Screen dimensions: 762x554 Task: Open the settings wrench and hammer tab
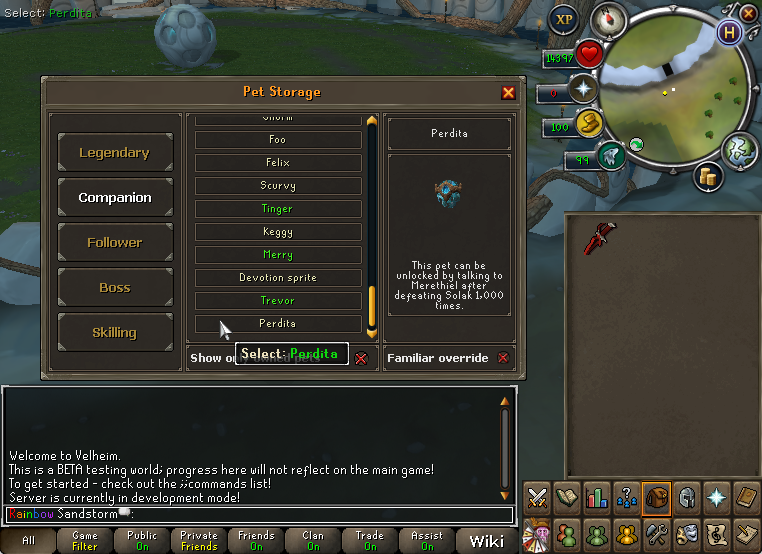point(656,531)
